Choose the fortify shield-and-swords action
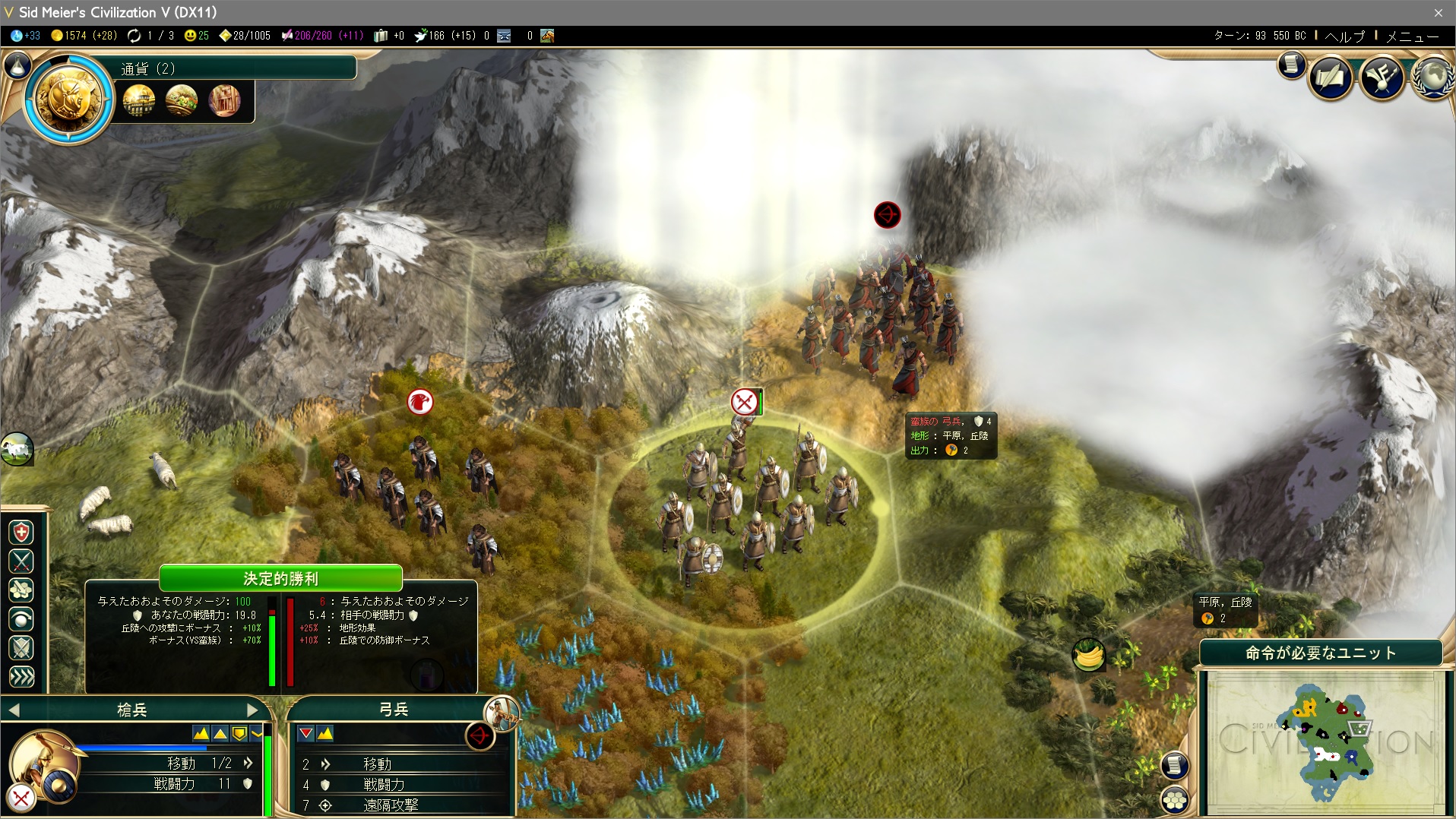Image resolution: width=1456 pixels, height=819 pixels. 21,648
